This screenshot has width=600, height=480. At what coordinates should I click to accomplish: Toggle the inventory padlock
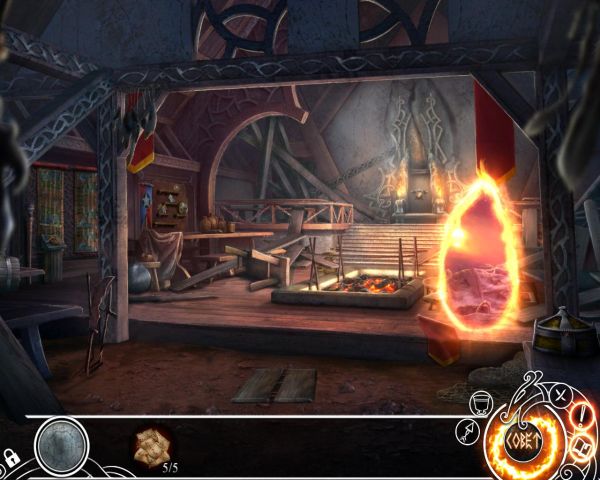pyautogui.click(x=11, y=458)
